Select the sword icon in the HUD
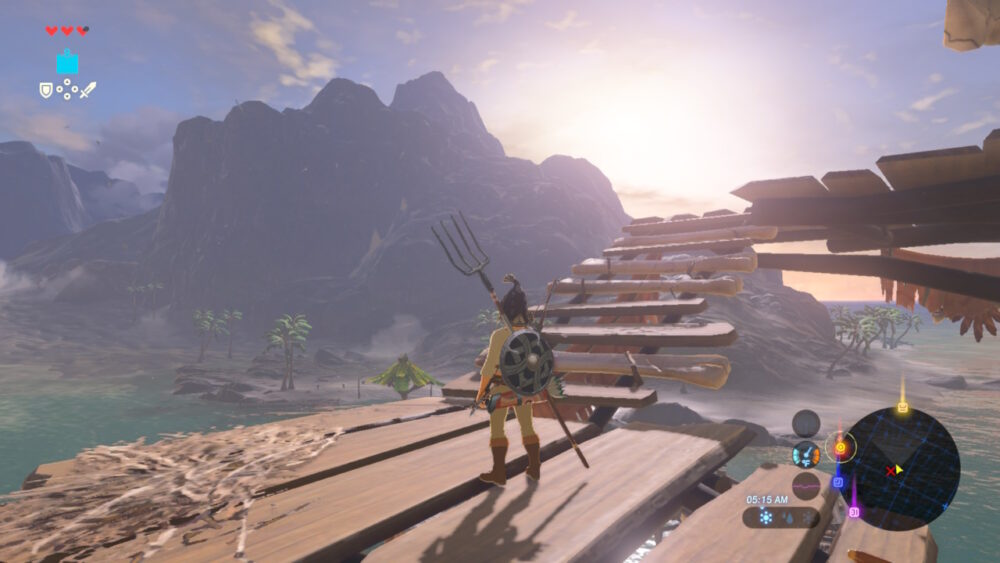The height and width of the screenshot is (563, 1000). 88,90
